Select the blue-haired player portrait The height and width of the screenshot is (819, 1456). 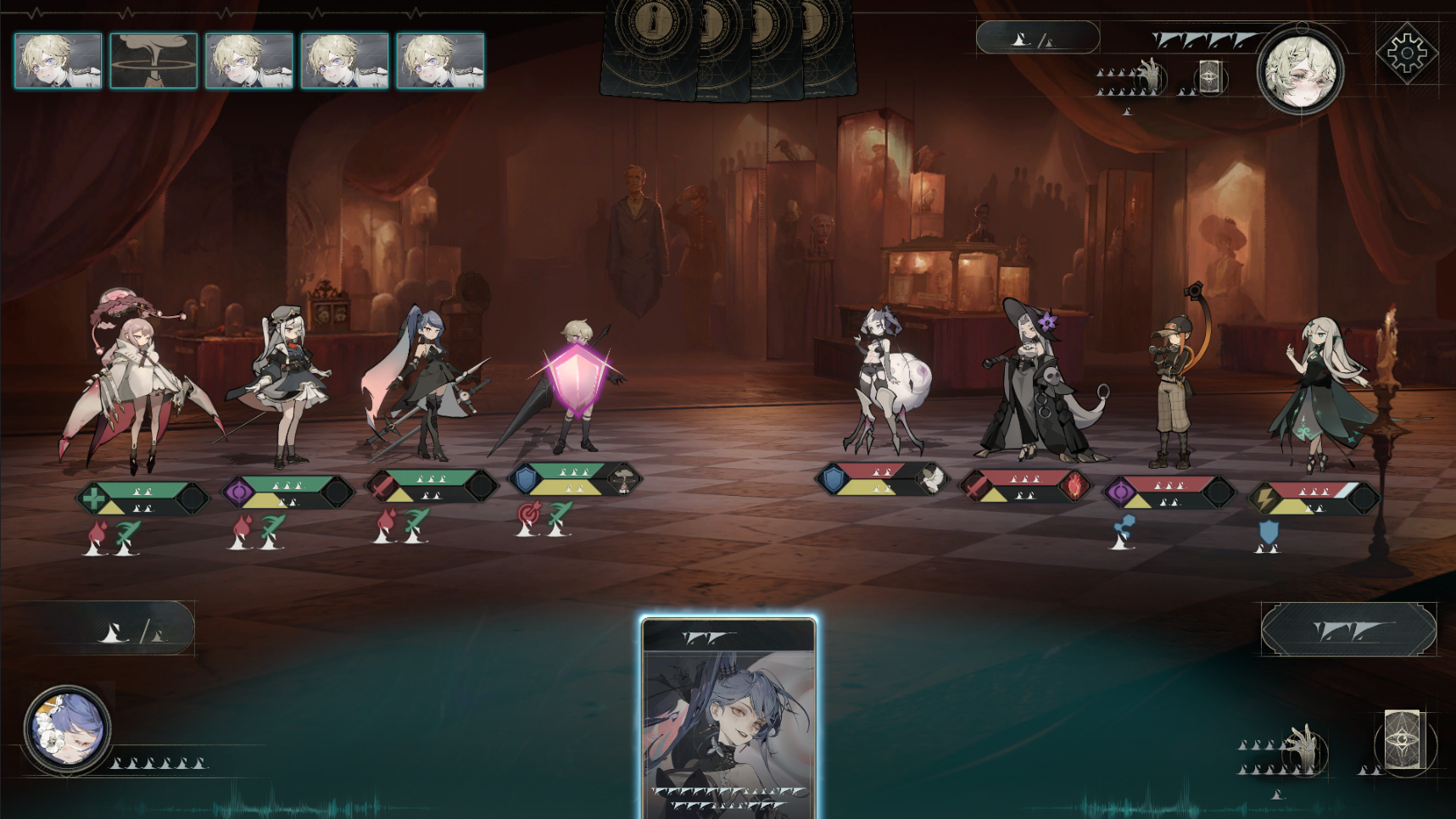(67, 728)
